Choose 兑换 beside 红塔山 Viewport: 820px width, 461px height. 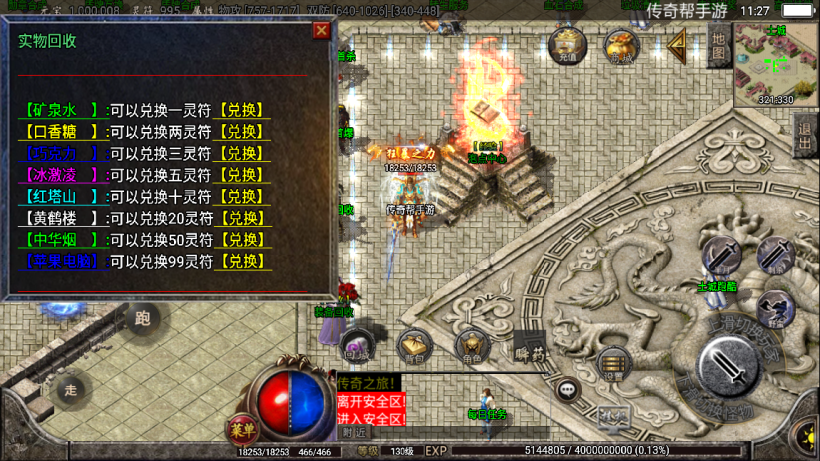point(241,197)
